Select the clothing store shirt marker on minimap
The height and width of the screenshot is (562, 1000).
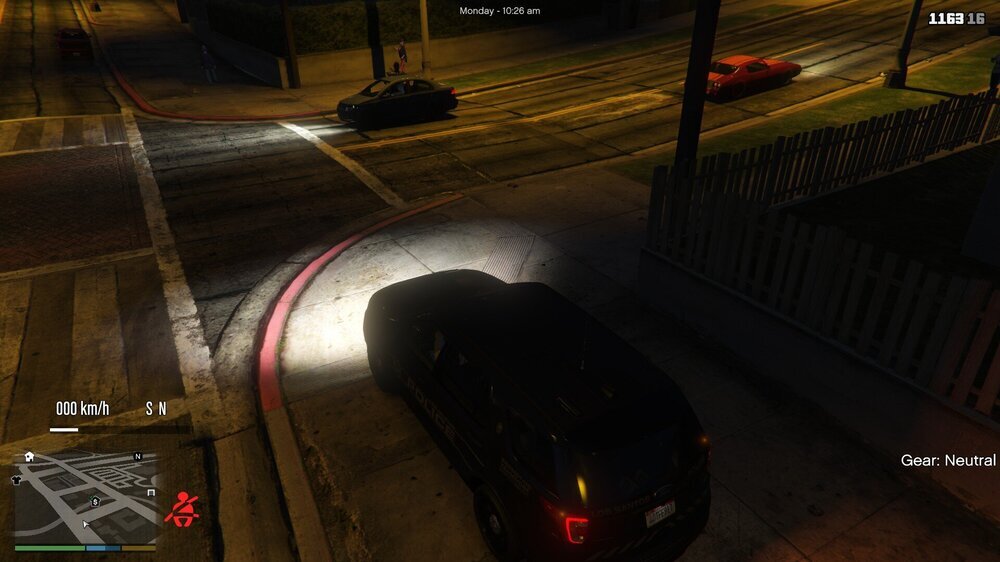[x=17, y=480]
